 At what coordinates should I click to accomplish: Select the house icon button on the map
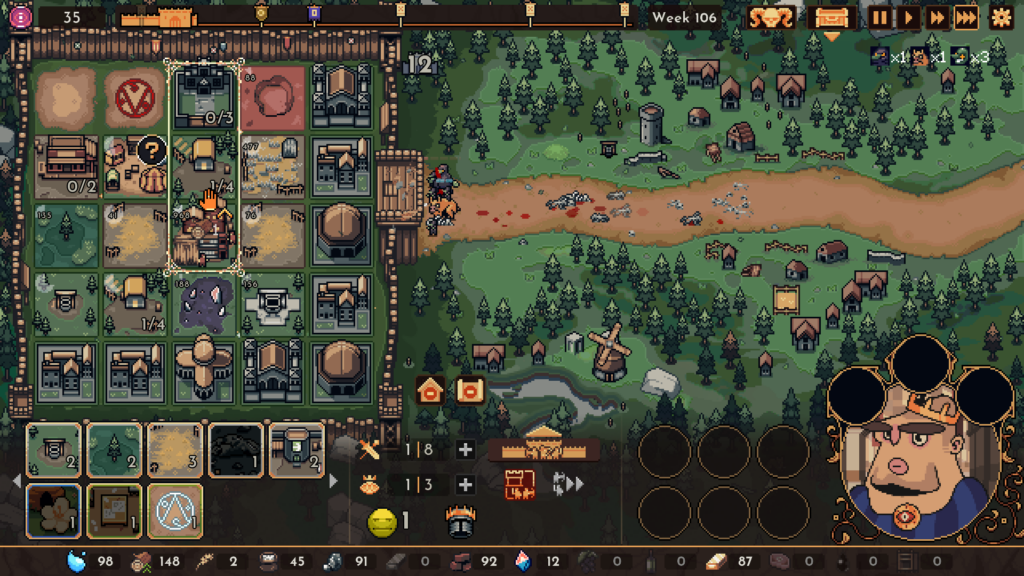pyautogui.click(x=430, y=390)
